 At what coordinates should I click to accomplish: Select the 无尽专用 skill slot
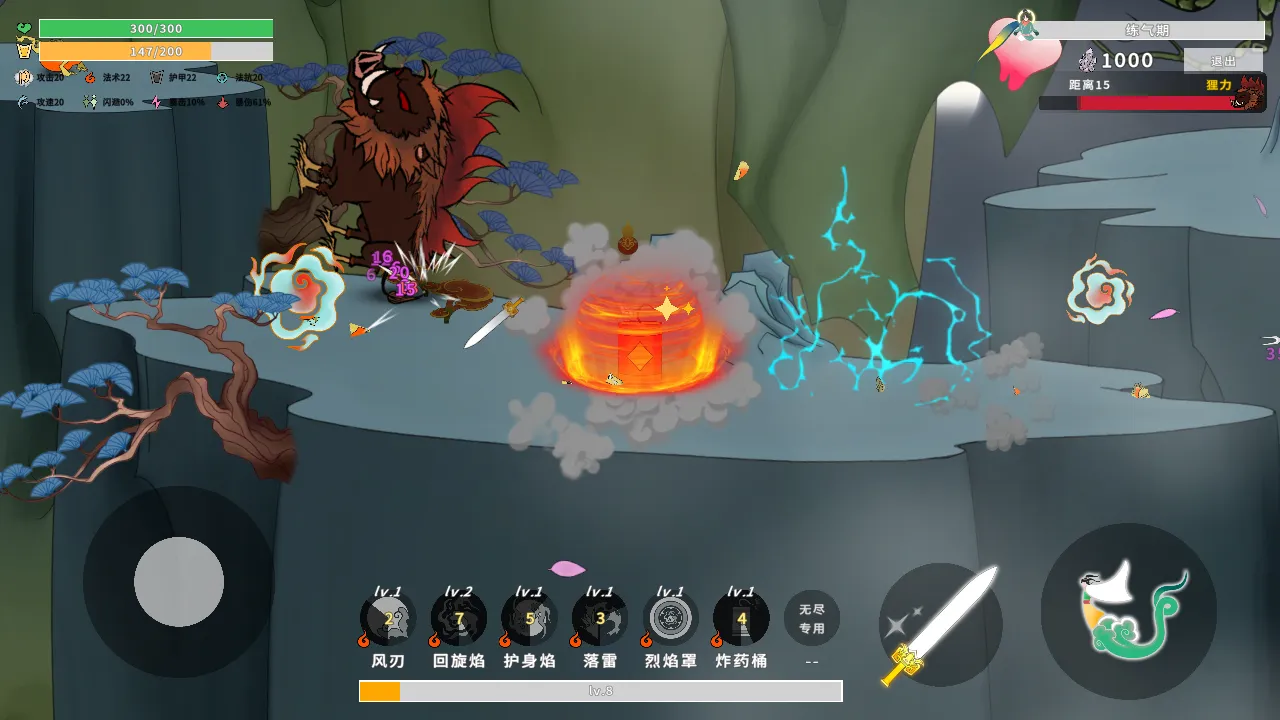point(812,618)
